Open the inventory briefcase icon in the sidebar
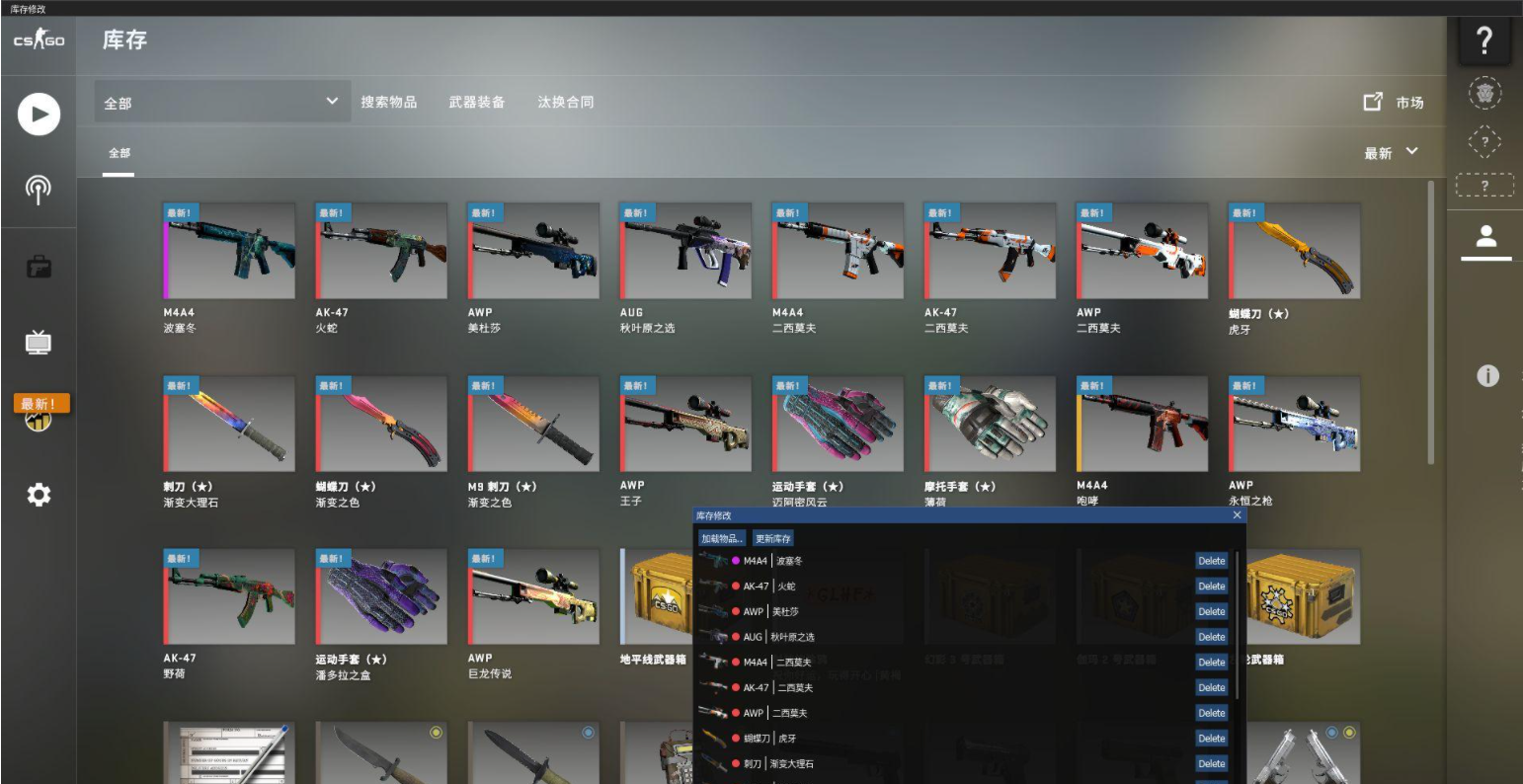Screen dimensions: 1523x784 coord(38,265)
